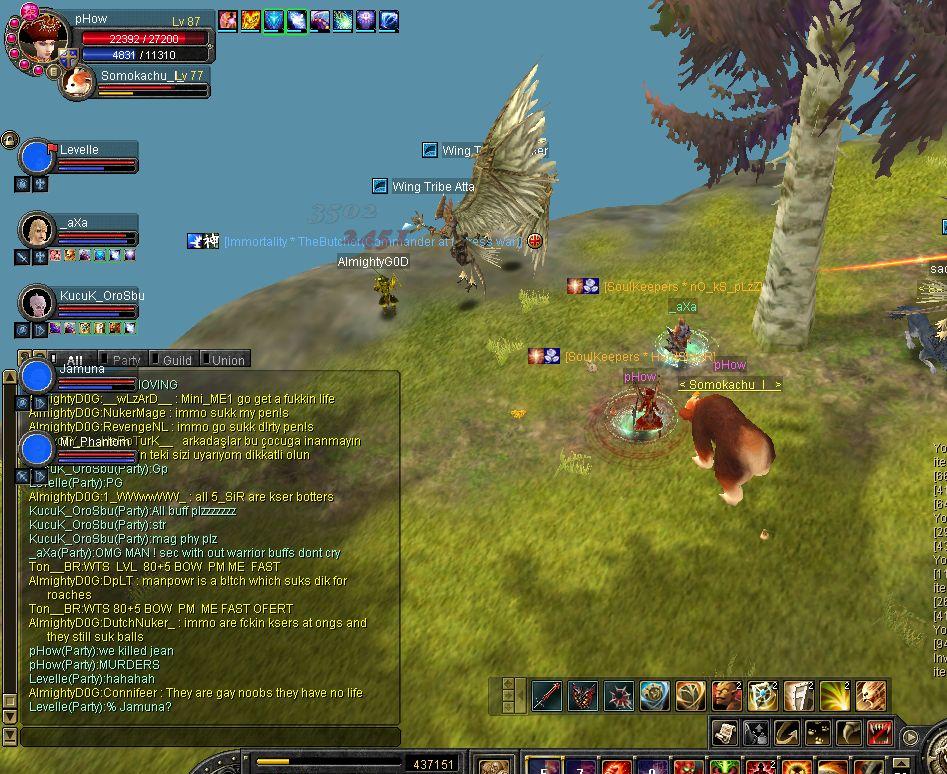Select party member _aXa's portrait

pos(37,230)
